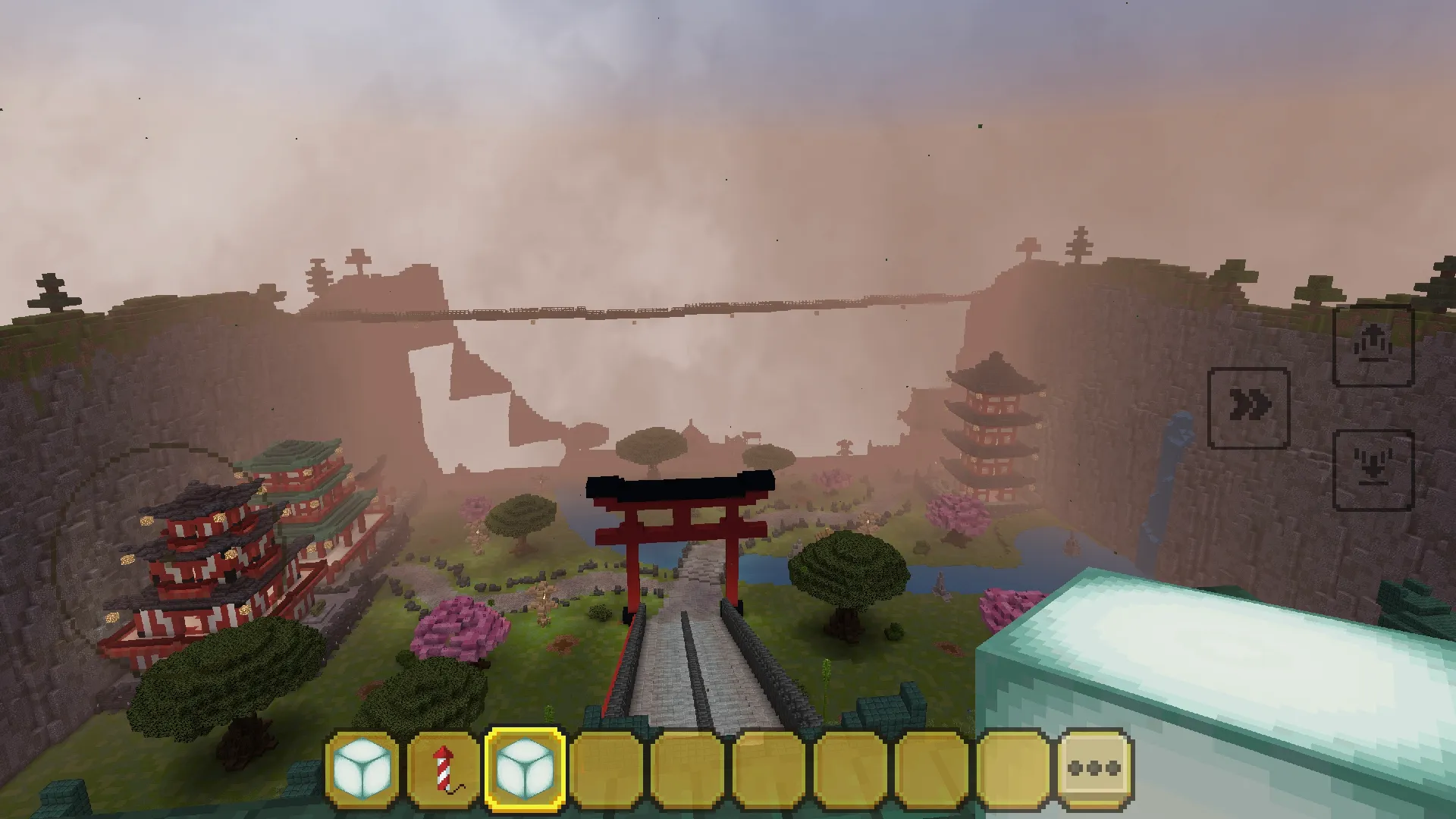
Task: Tap the fly-up arrow button on the right
Action: [x=1374, y=345]
